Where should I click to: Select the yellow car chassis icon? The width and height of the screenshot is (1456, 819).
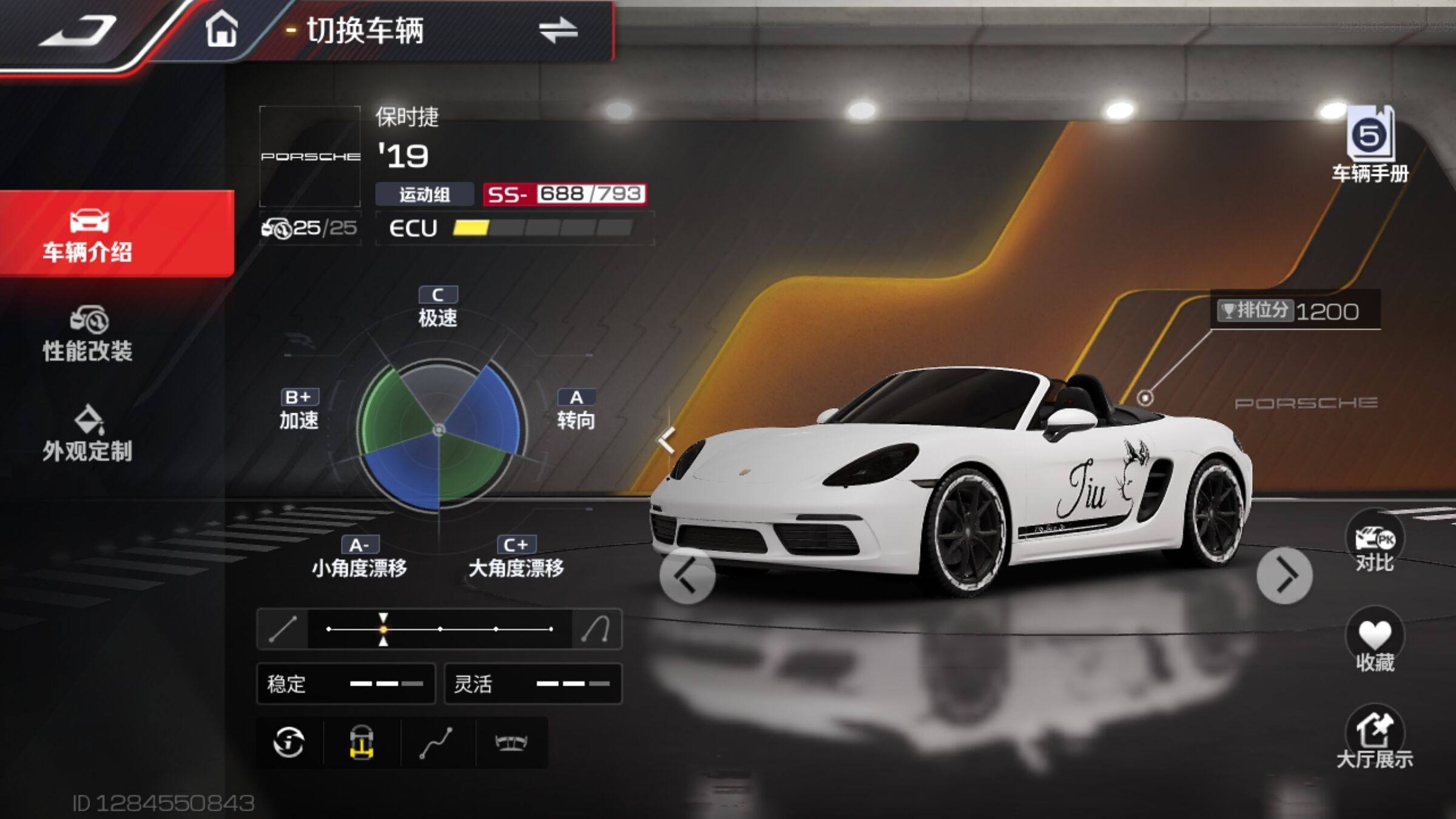click(x=362, y=743)
